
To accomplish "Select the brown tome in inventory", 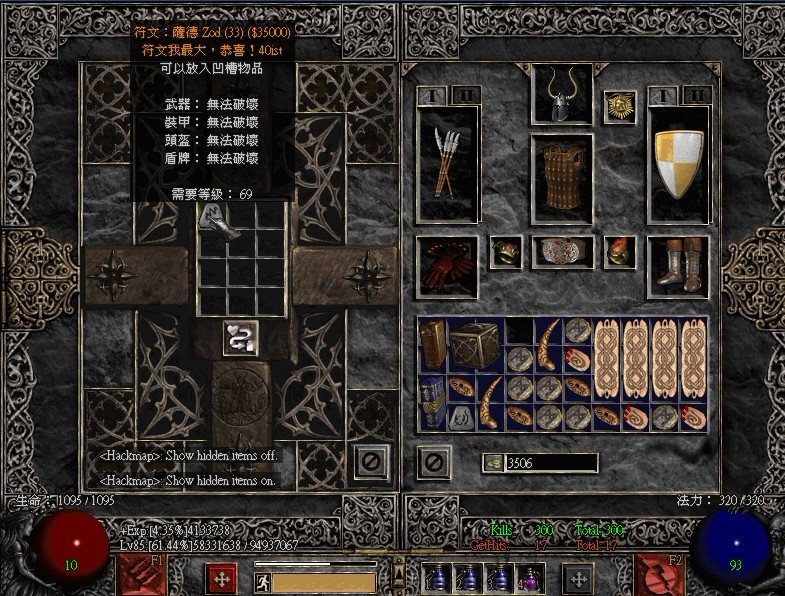I will tap(433, 345).
